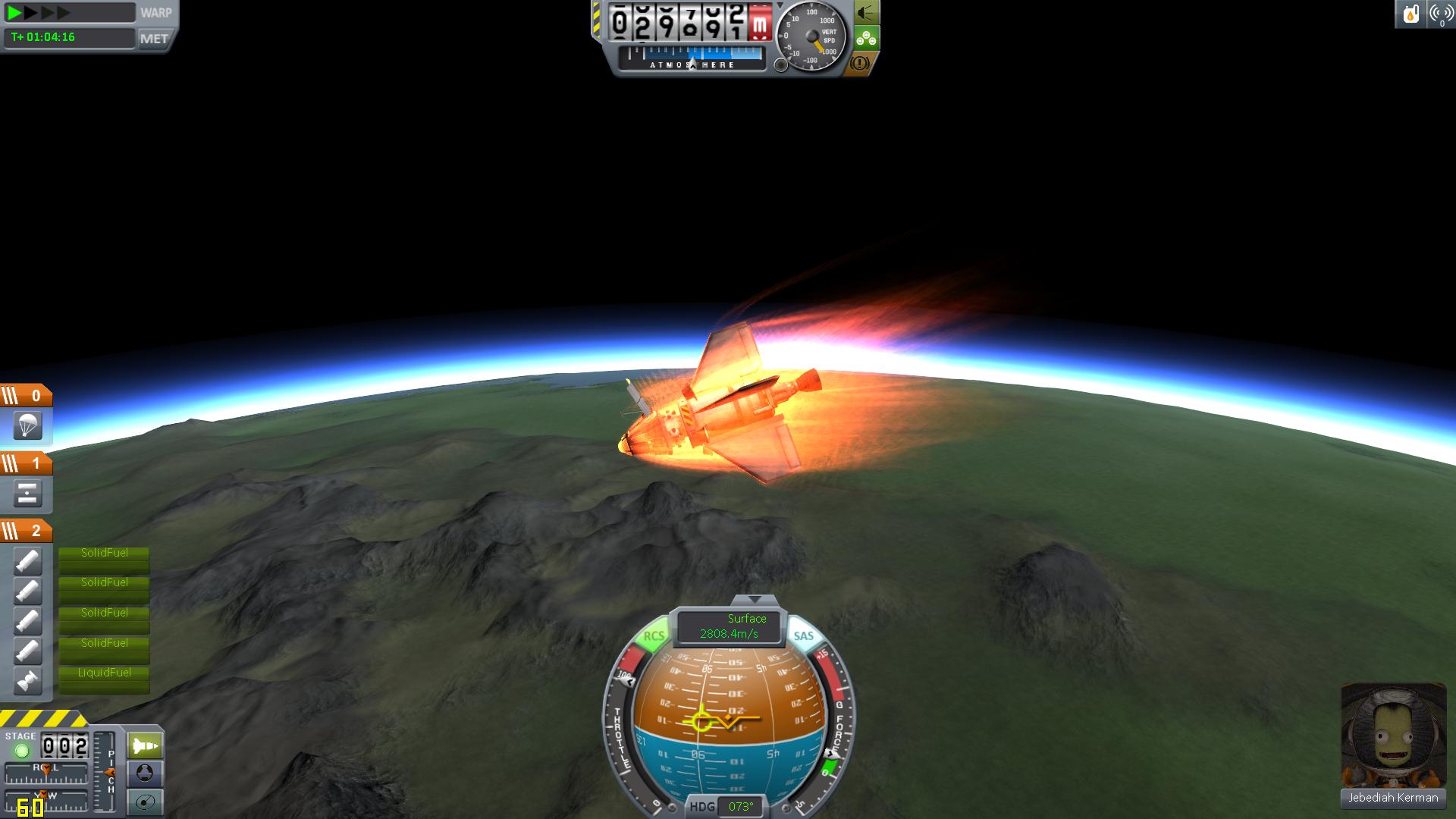Switch to staging mode with rocket button
The height and width of the screenshot is (819, 1456).
pyautogui.click(x=145, y=746)
